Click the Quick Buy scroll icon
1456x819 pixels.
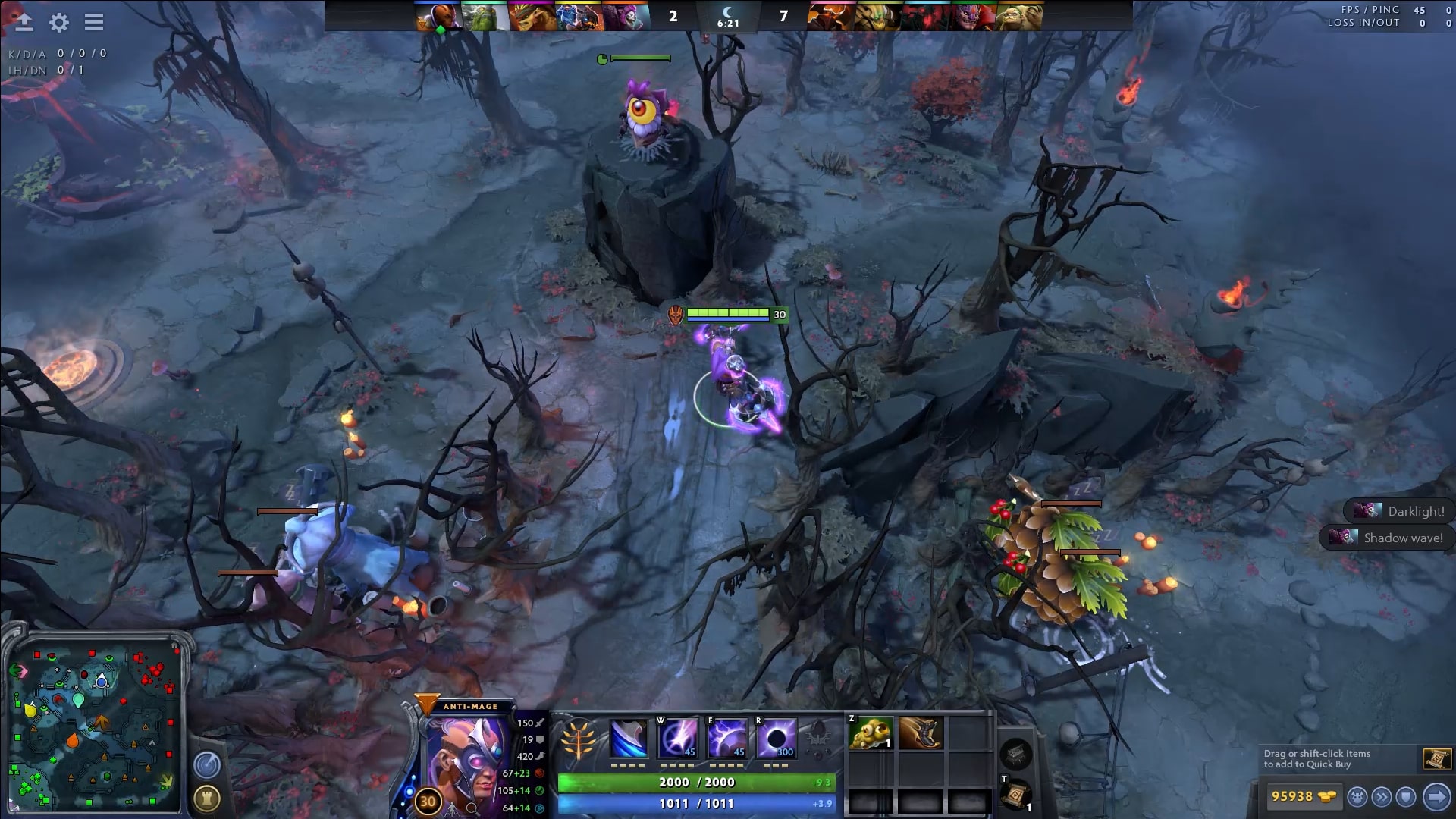coord(1437,758)
